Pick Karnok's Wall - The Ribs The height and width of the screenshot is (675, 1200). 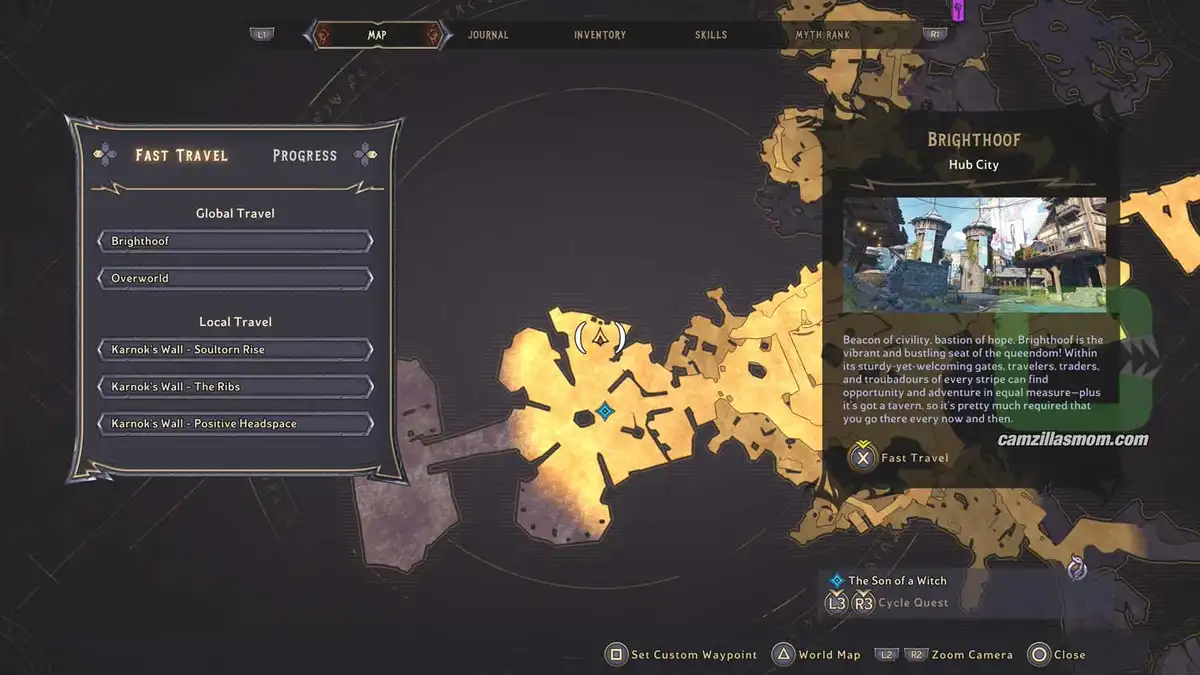pos(236,387)
